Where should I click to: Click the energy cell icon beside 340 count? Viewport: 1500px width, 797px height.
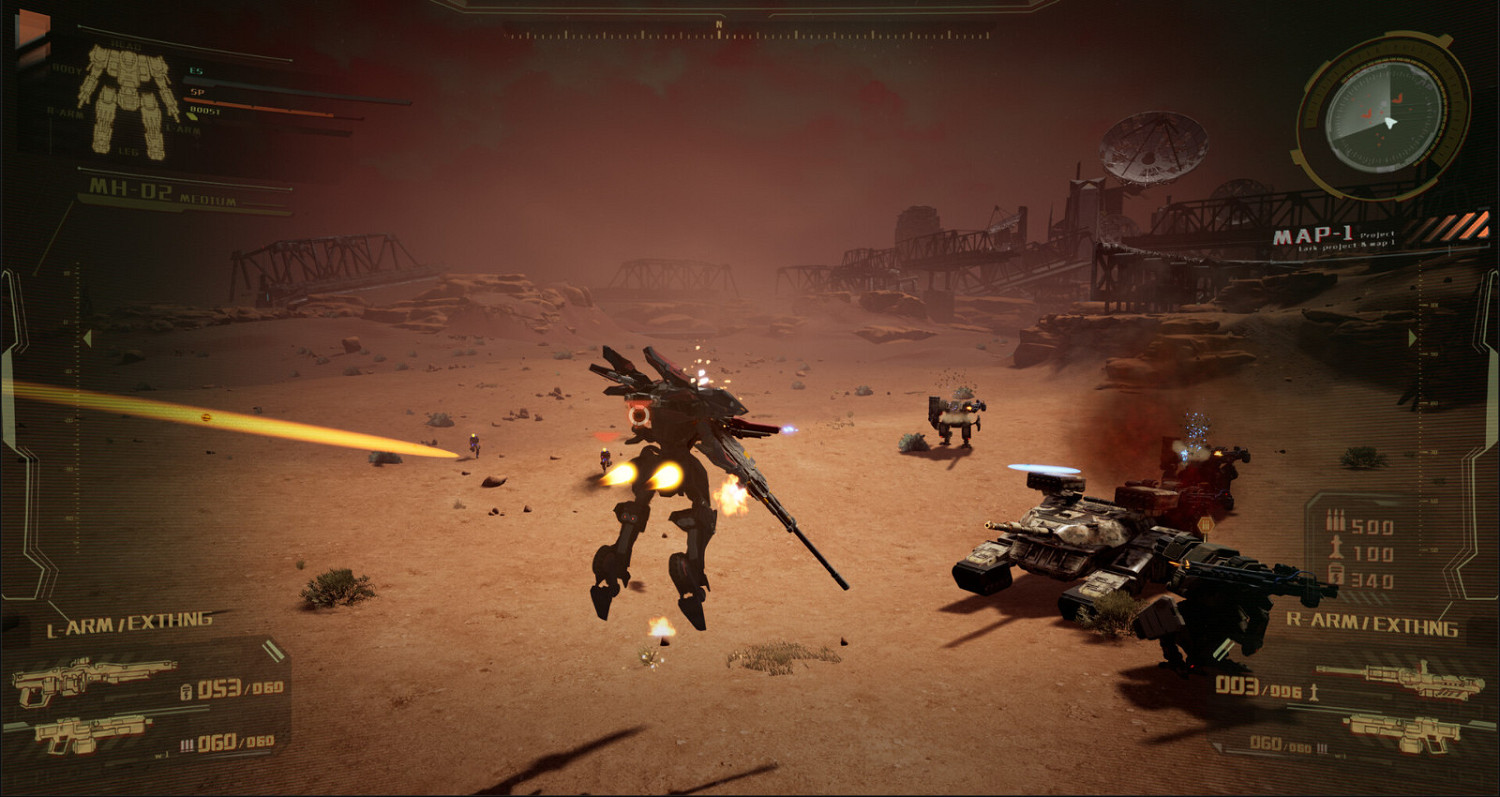[x=1334, y=575]
